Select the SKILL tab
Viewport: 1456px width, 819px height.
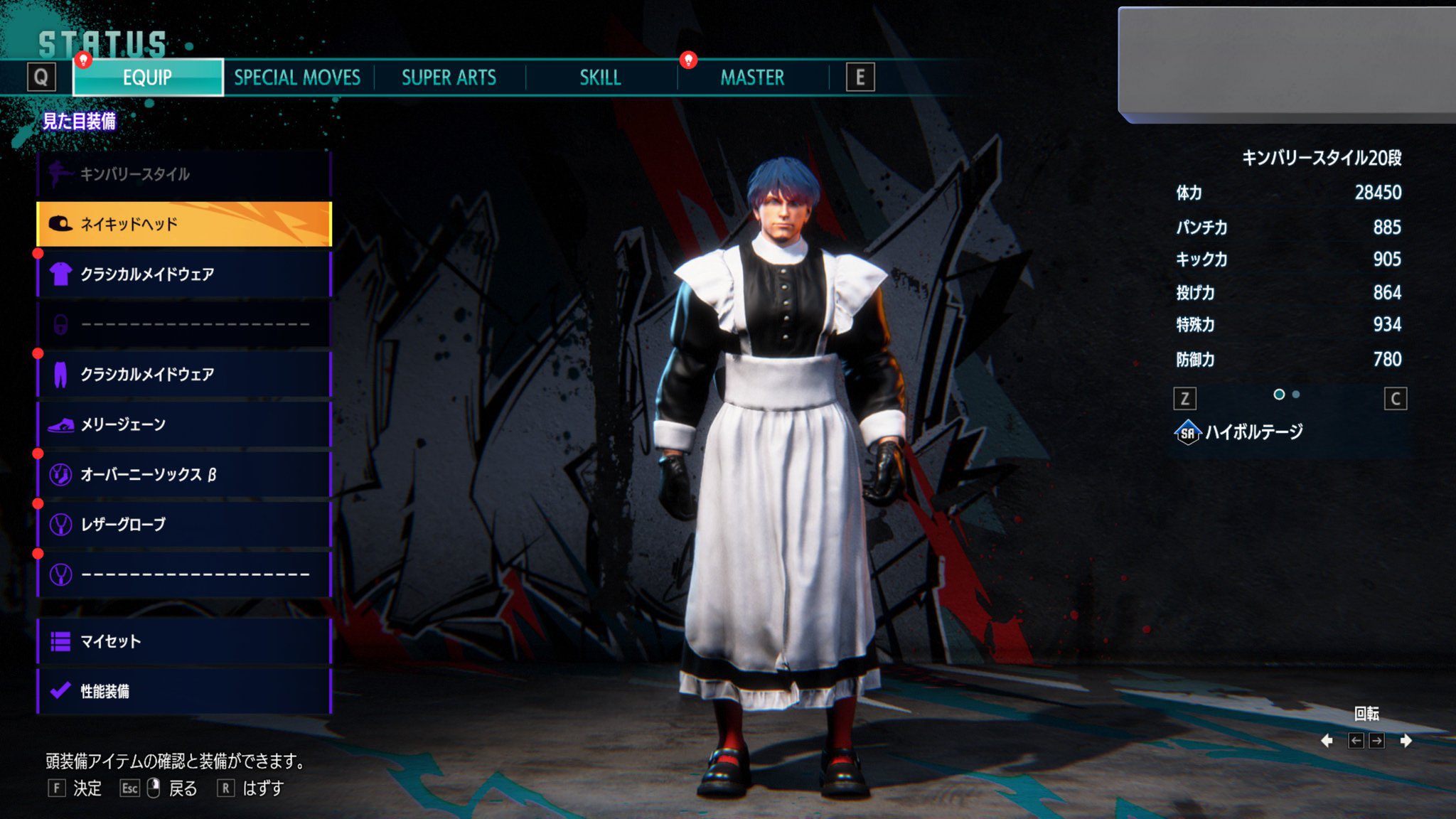click(x=600, y=77)
